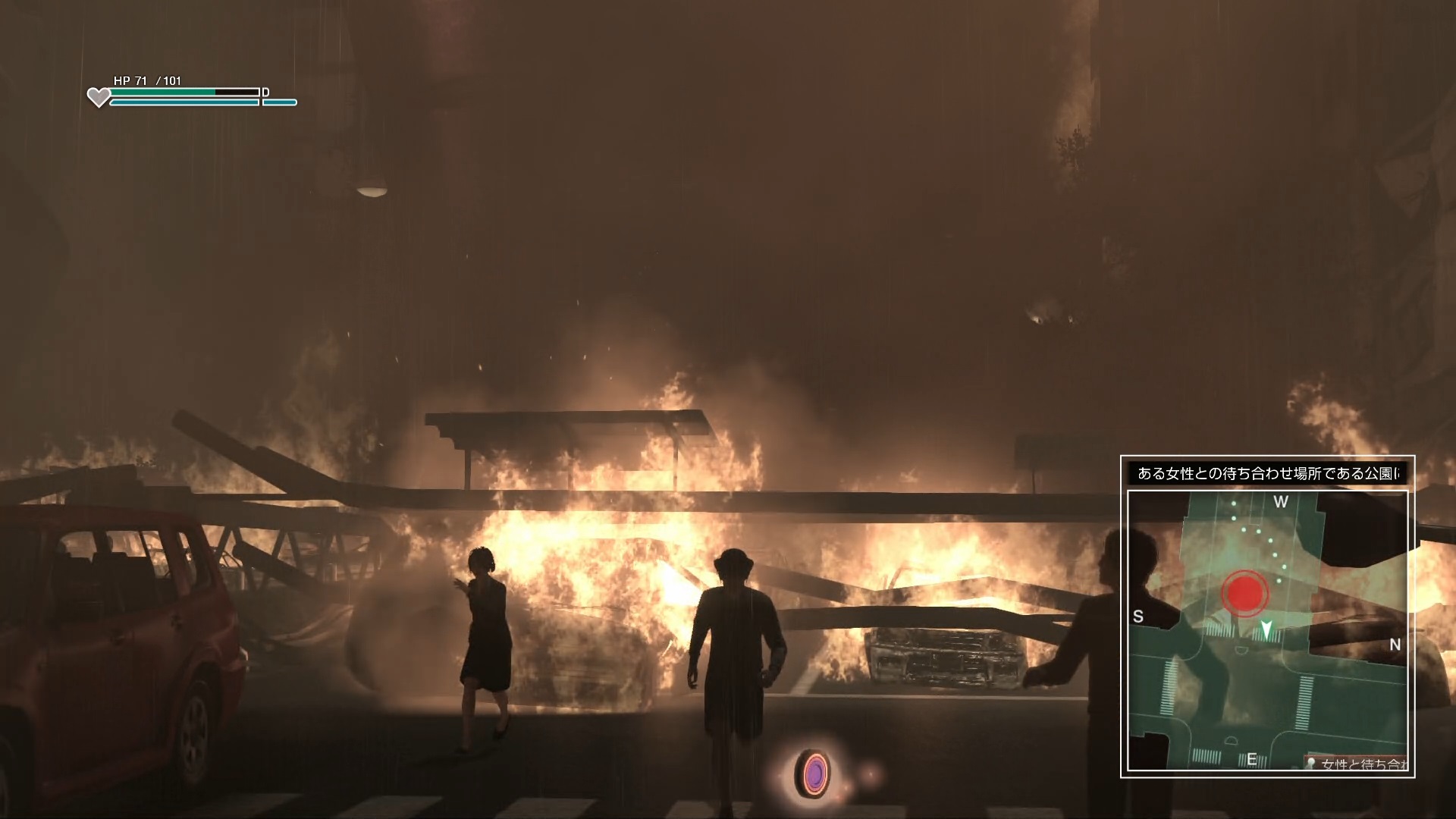
Task: Click the objective text banner above the minimap
Action: (x=1267, y=473)
